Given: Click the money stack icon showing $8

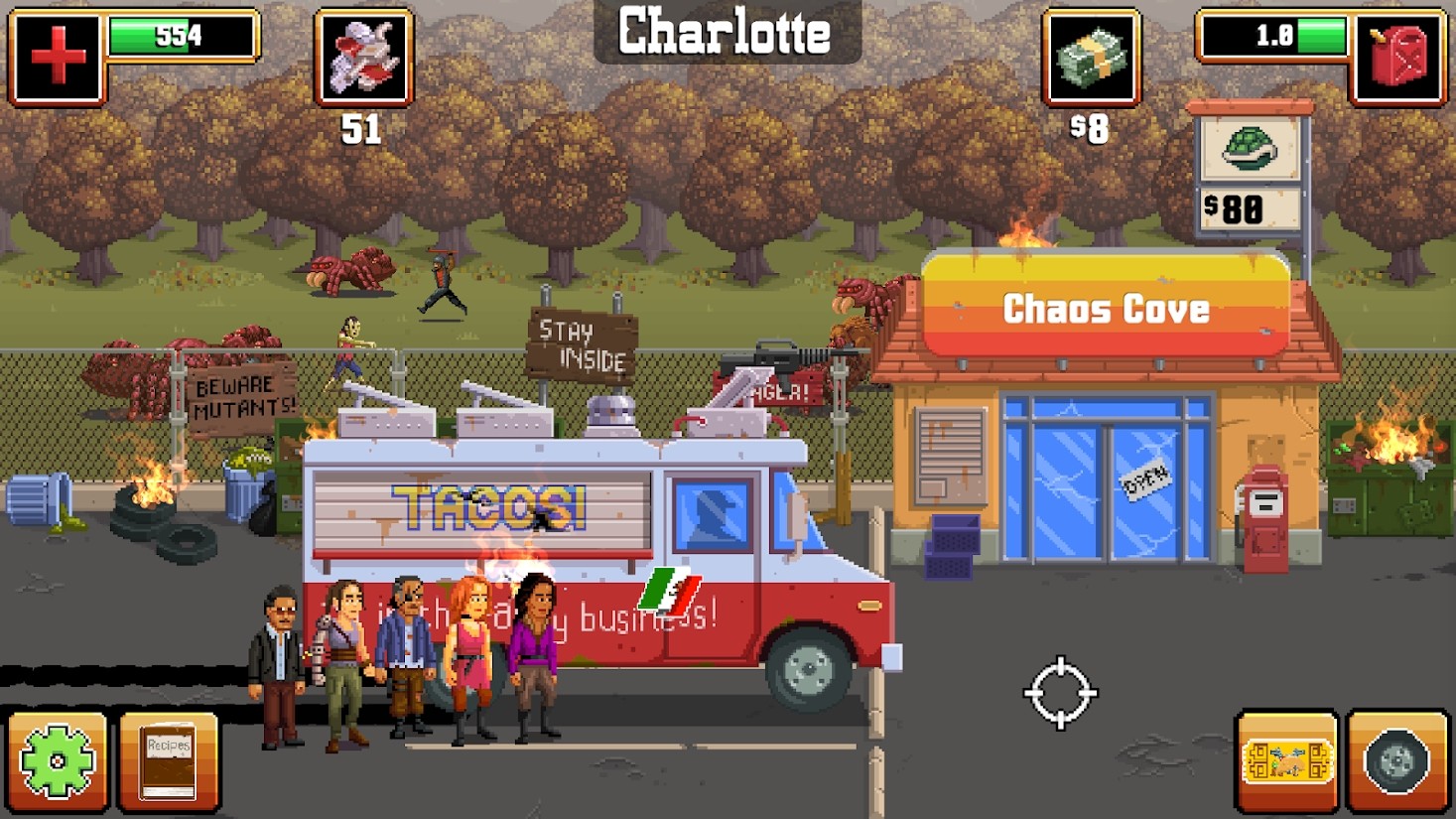Looking at the screenshot, I should (1090, 60).
